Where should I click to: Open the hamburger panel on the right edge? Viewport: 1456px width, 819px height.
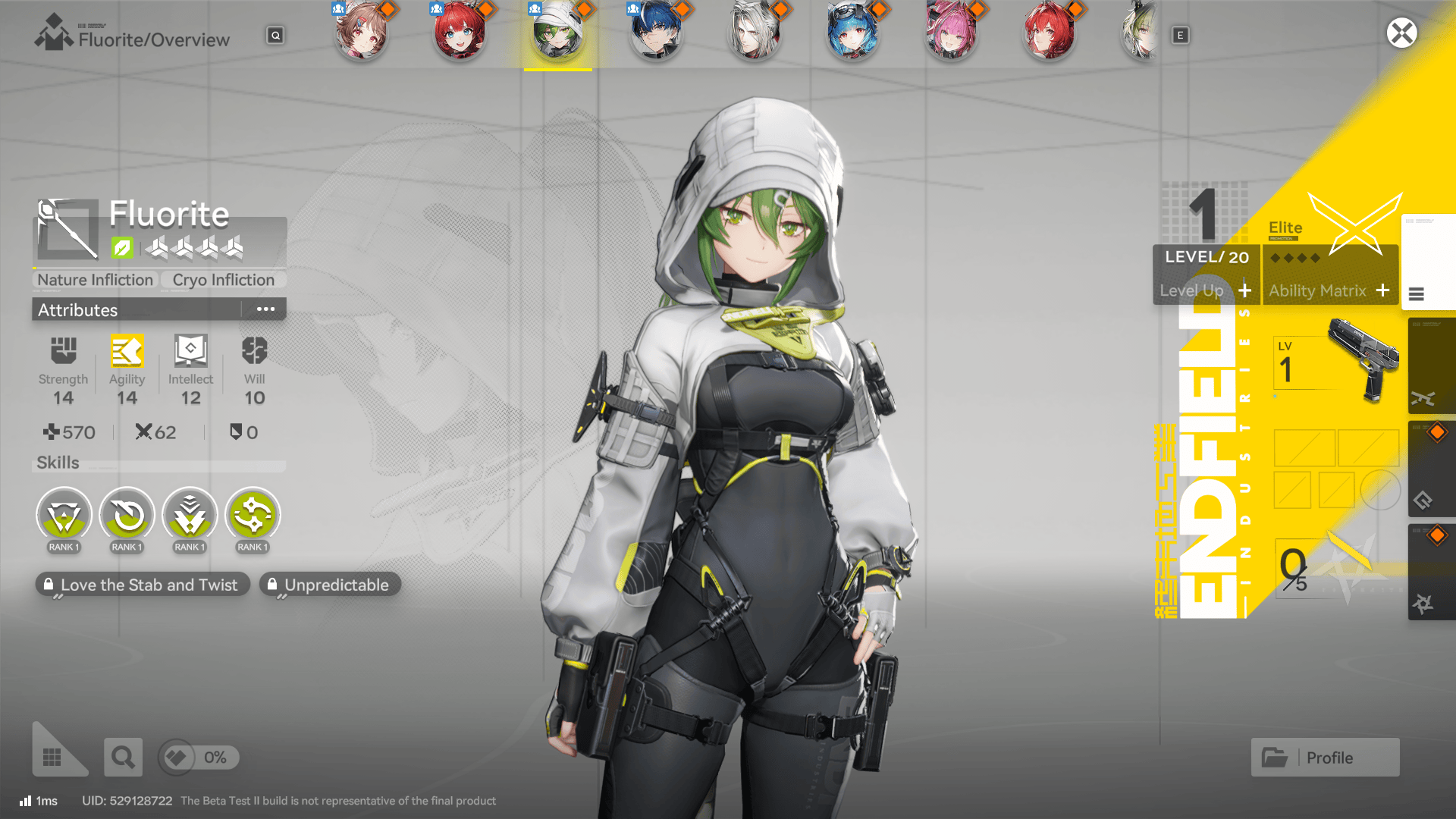[1417, 295]
